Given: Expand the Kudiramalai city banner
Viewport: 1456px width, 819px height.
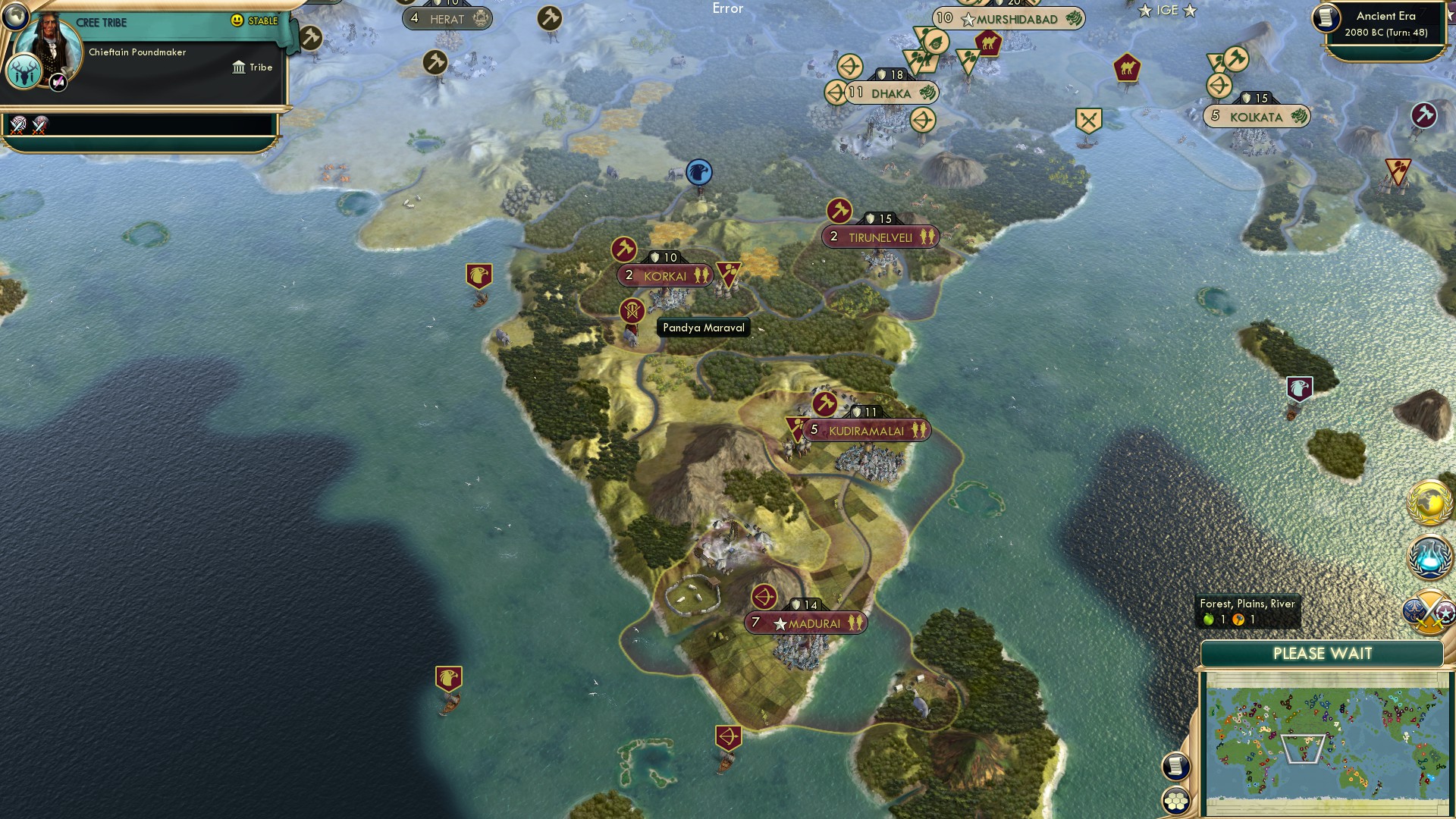Looking at the screenshot, I should [867, 430].
